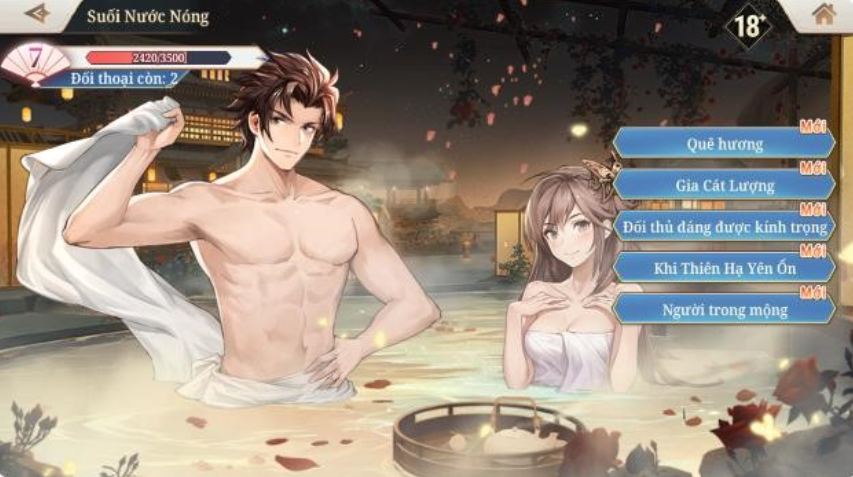The image size is (853, 477).
Task: Click the pink fan level 7 icon
Action: [x=34, y=62]
